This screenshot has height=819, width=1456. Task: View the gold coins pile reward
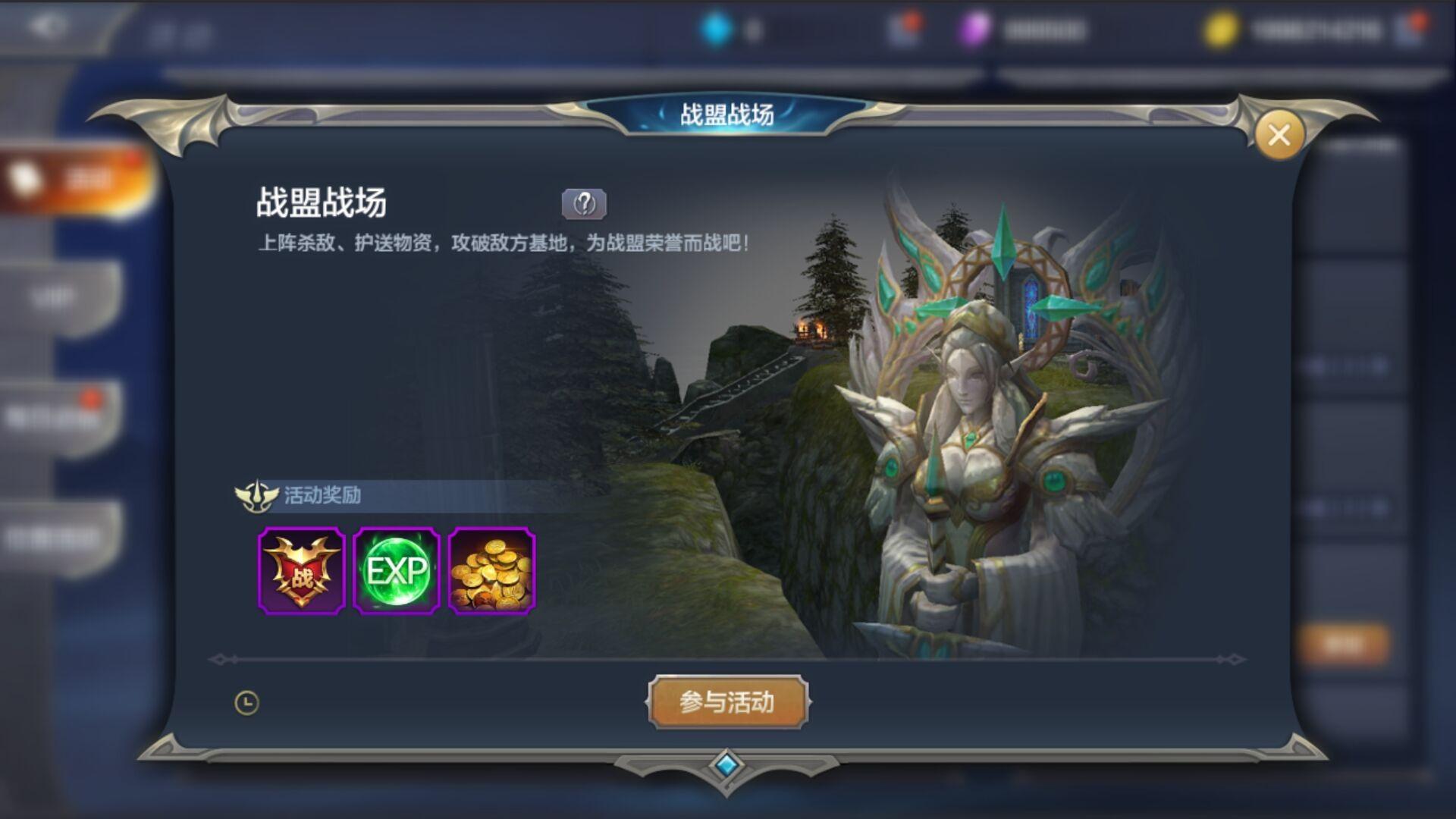click(x=491, y=571)
